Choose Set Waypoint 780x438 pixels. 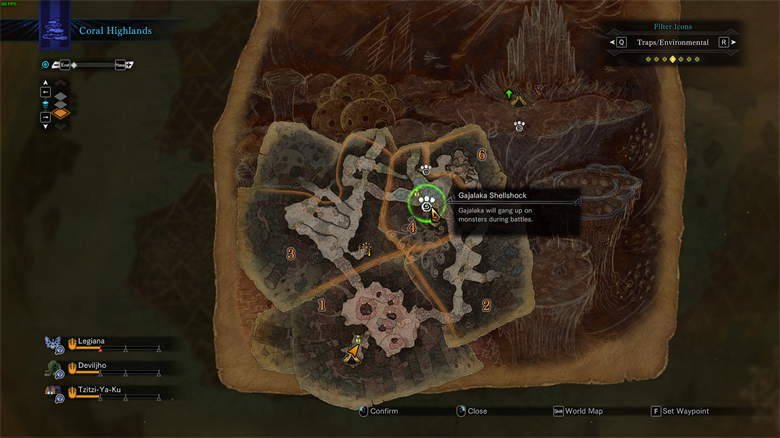pyautogui.click(x=680, y=411)
